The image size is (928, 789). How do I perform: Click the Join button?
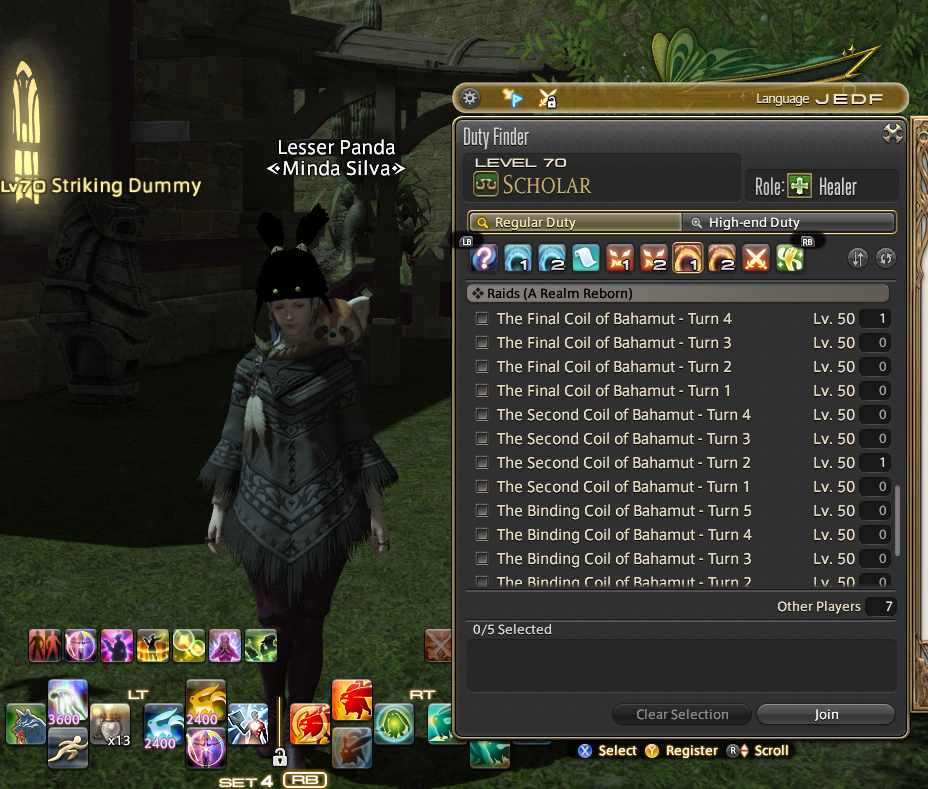[825, 714]
